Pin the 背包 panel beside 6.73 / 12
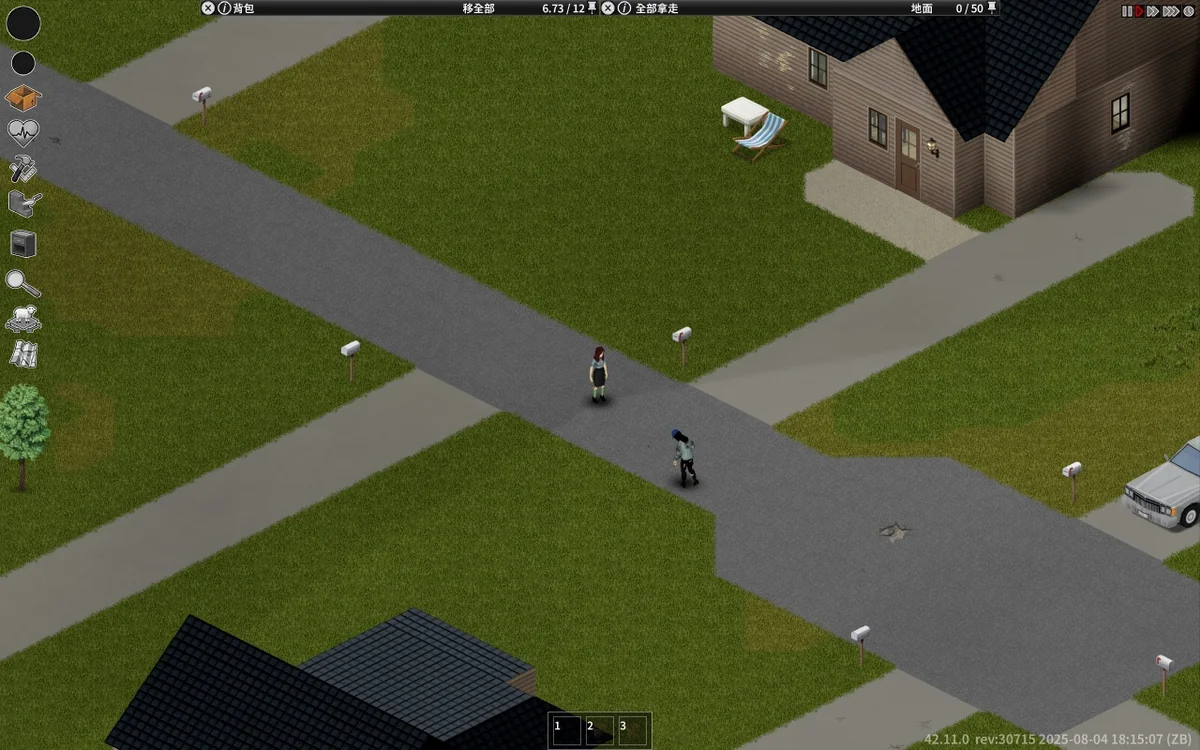 592,8
